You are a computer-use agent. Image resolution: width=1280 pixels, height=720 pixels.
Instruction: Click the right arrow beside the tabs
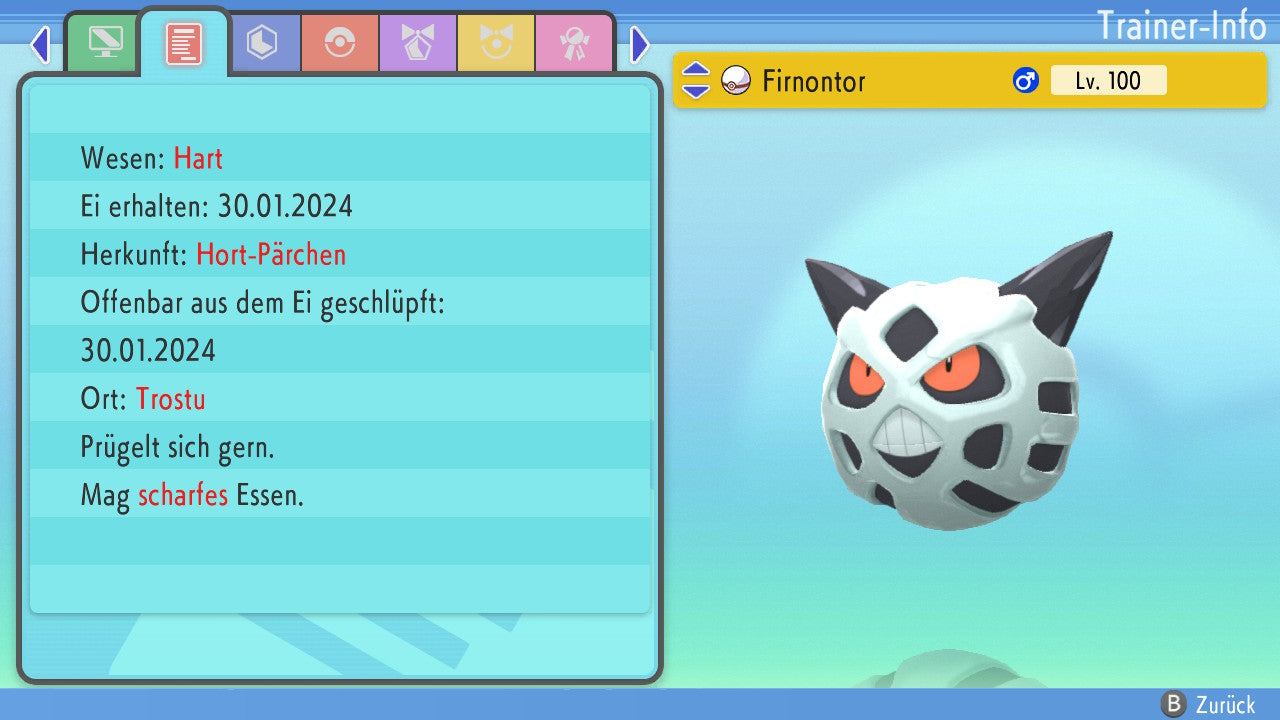tap(640, 44)
